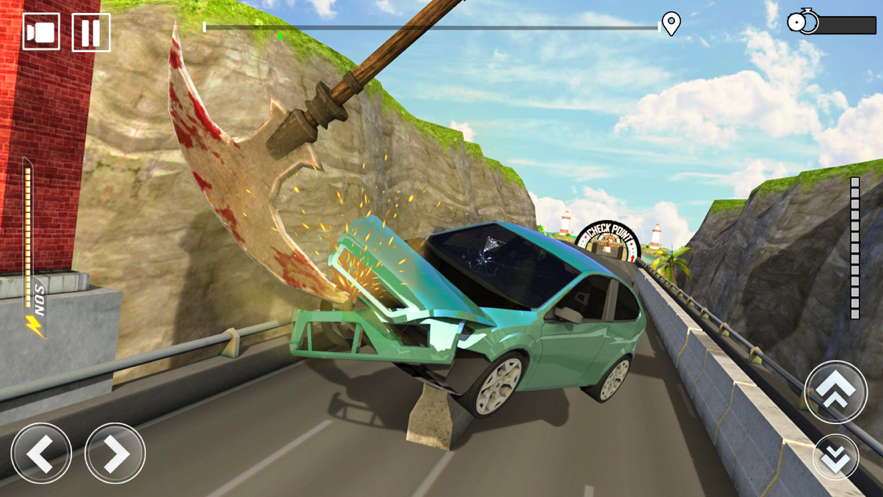
Task: Brake with the double down arrow
Action: coord(835,457)
